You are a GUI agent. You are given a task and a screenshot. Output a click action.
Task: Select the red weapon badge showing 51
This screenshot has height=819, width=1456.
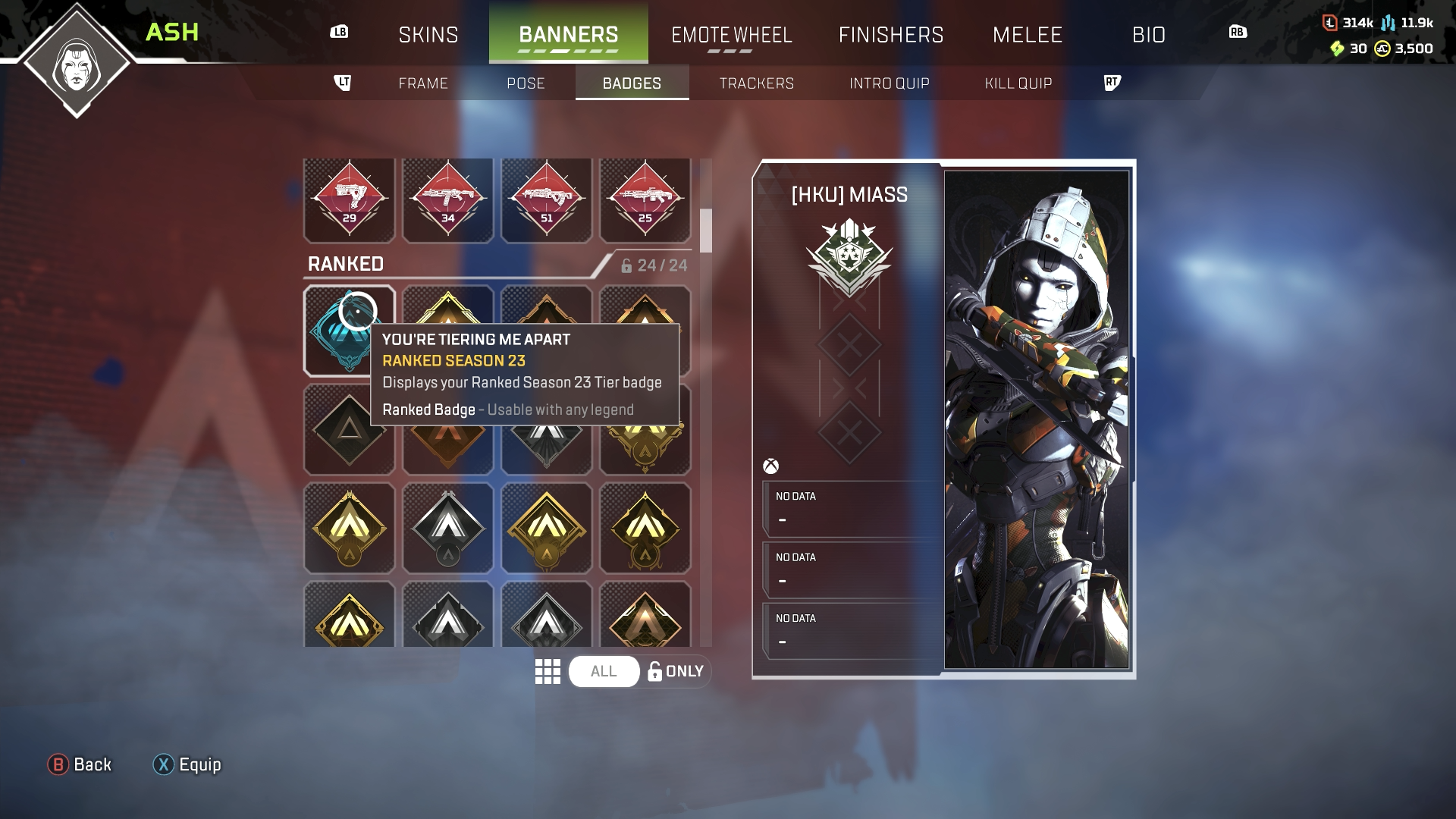pos(546,199)
